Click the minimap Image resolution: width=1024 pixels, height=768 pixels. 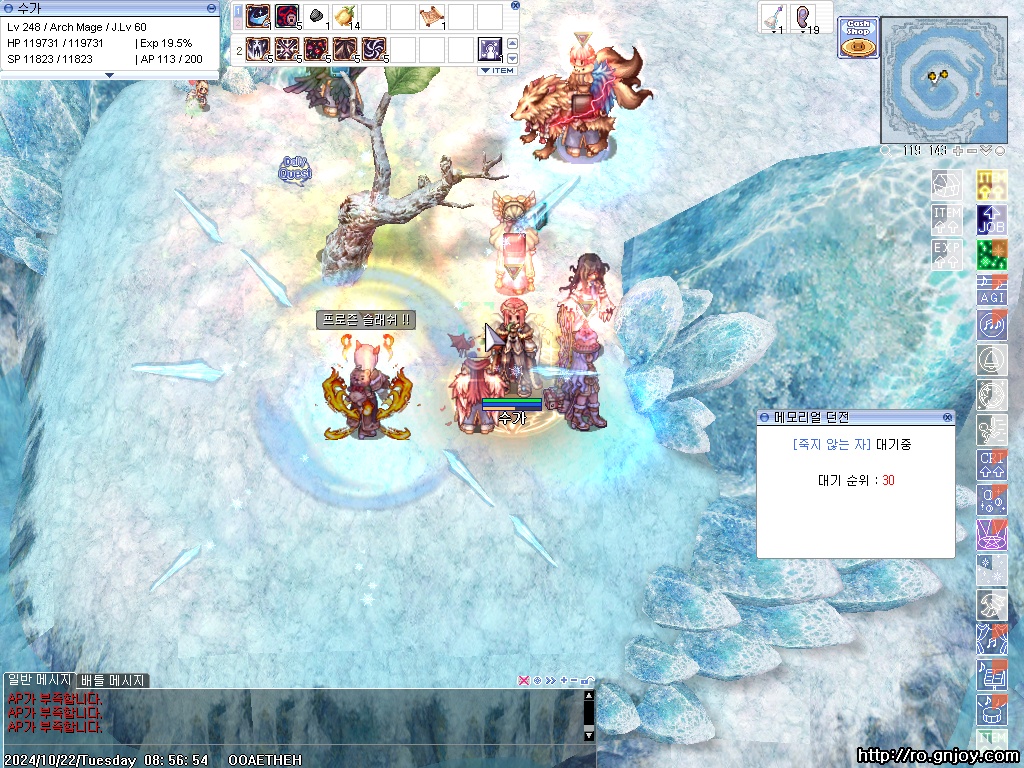[x=943, y=80]
